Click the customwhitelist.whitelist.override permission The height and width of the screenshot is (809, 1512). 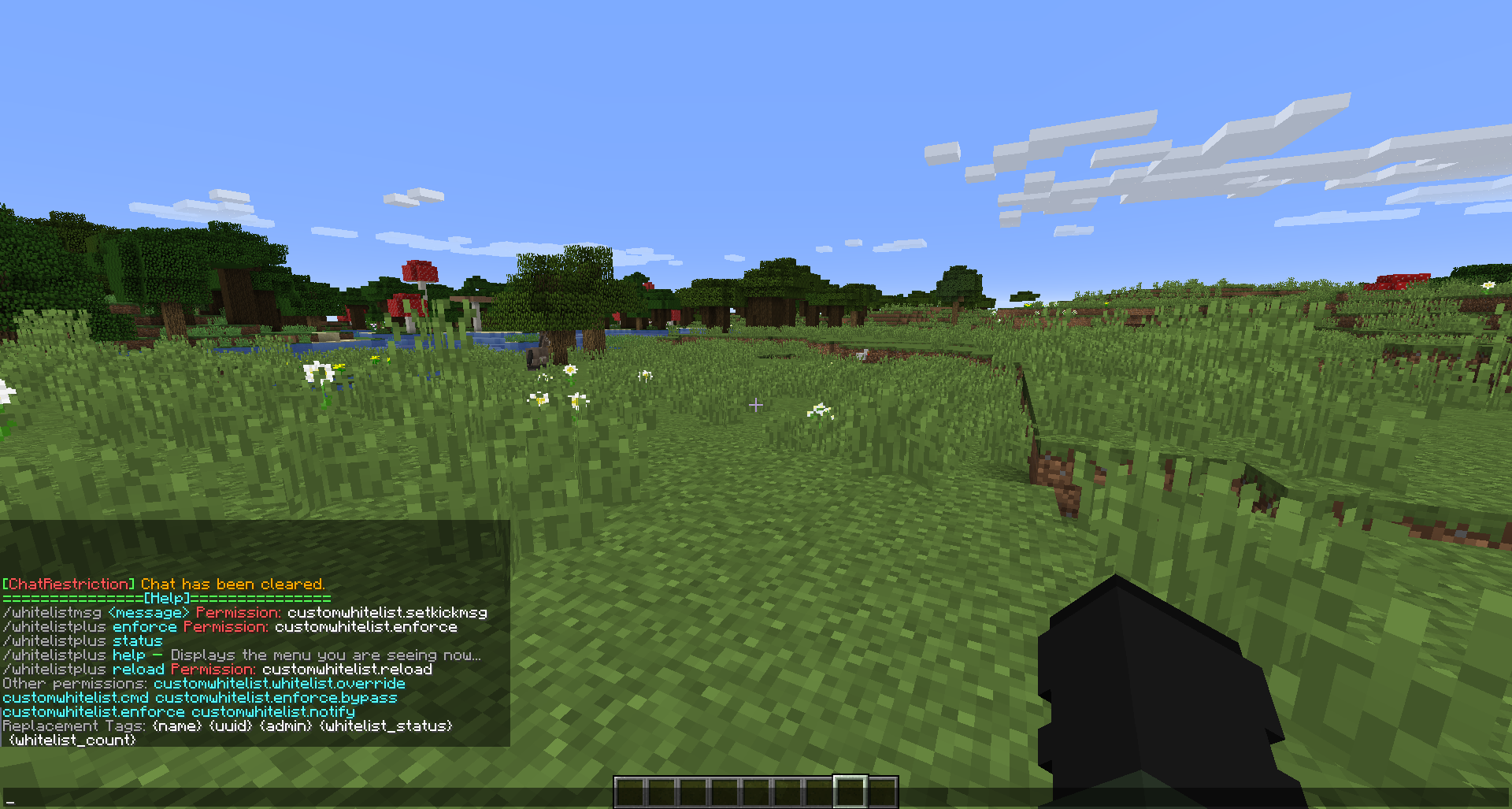pyautogui.click(x=280, y=683)
